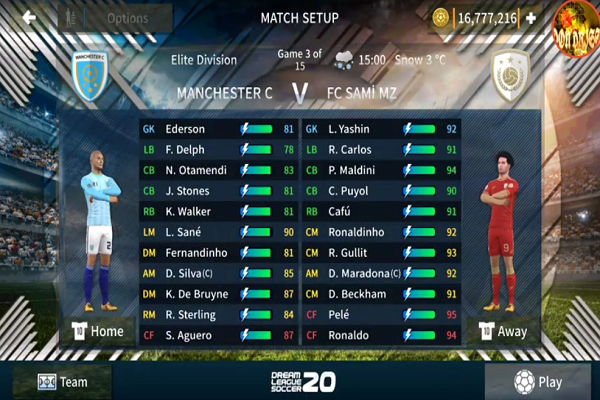Open the Team management screen
This screenshot has height=400, width=600.
click(62, 381)
